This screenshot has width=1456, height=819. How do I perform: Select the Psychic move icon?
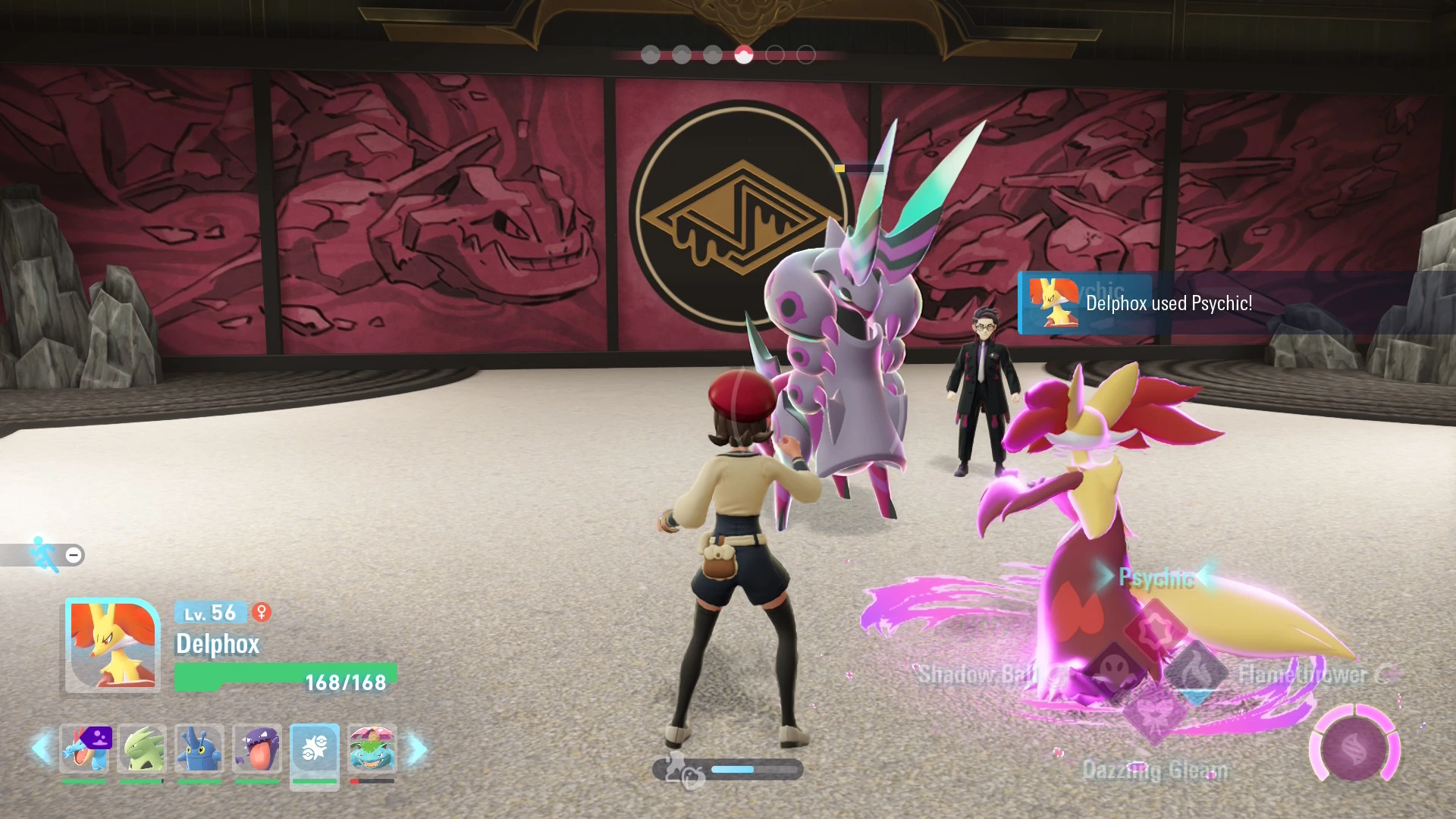(1155, 629)
